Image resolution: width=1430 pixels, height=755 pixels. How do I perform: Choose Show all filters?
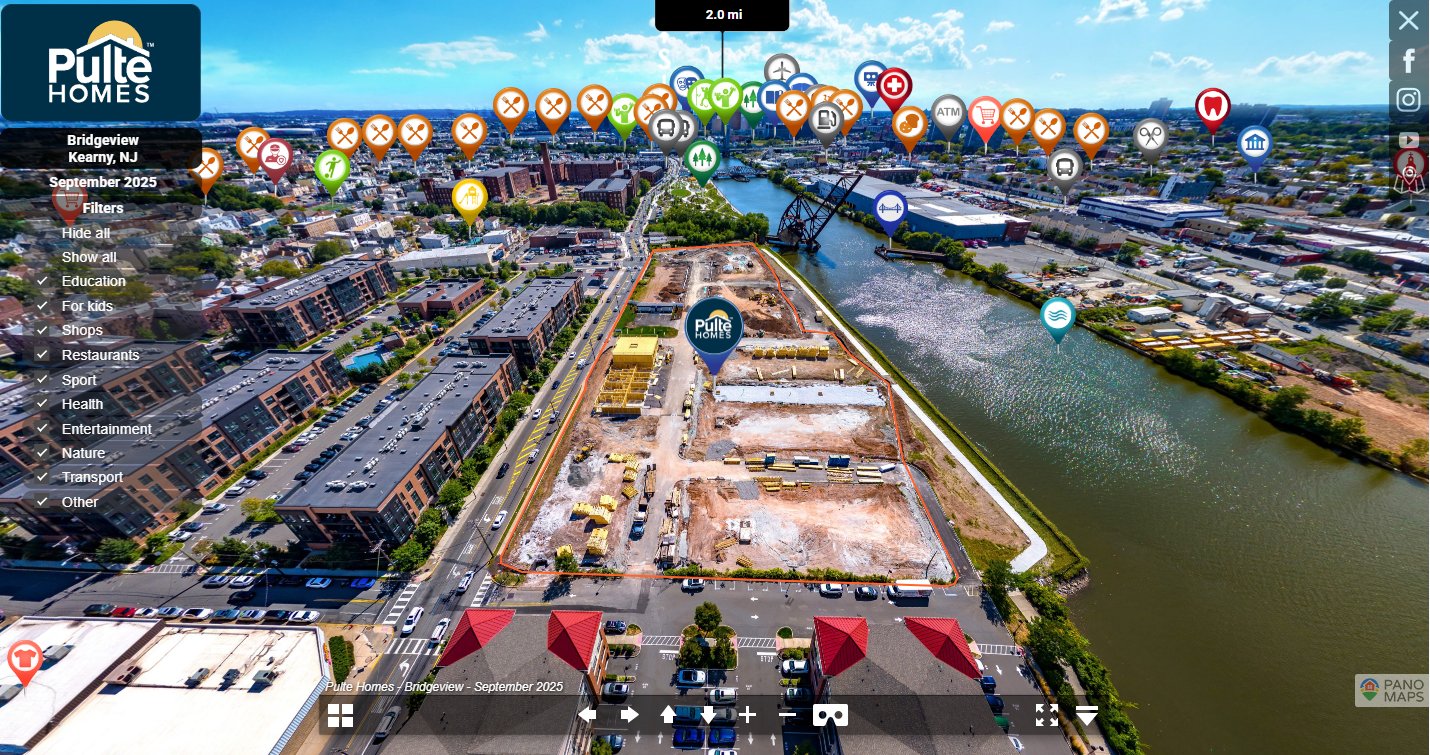click(89, 257)
